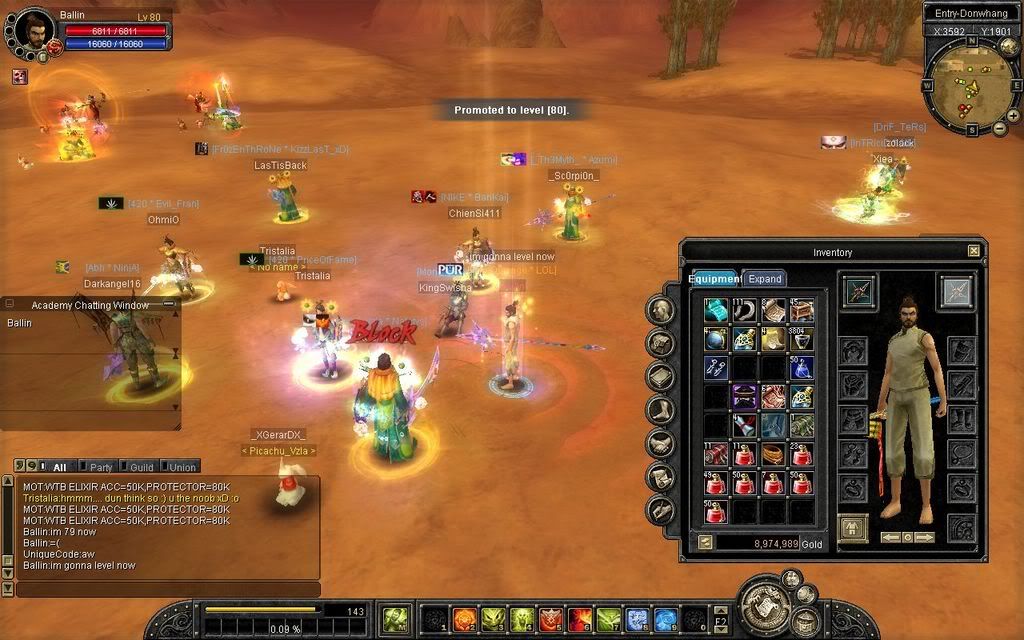Select the blue mana potion stack of 50
This screenshot has width=1024, height=640.
(802, 368)
